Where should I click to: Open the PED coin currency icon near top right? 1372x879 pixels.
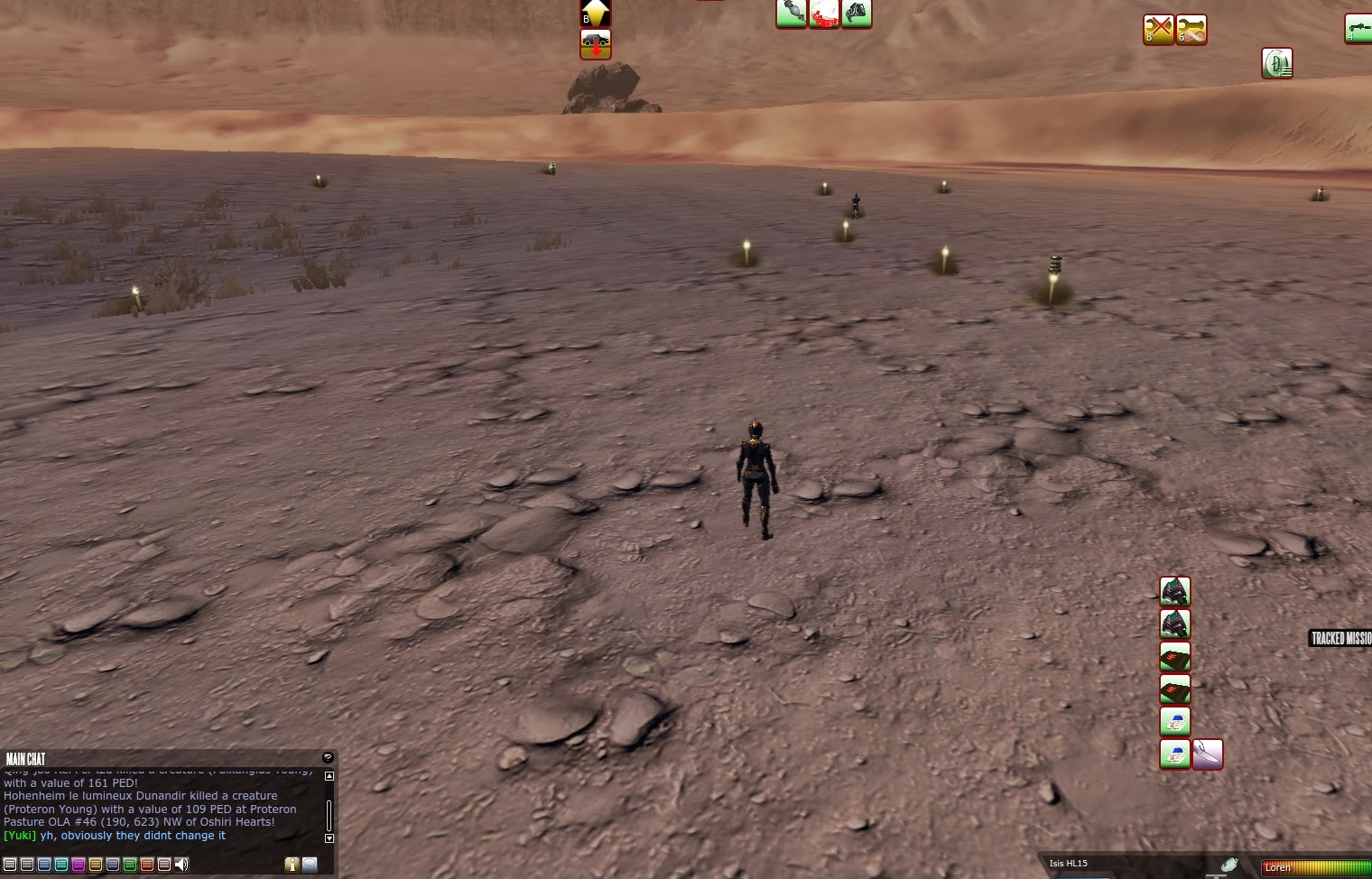point(1277,63)
